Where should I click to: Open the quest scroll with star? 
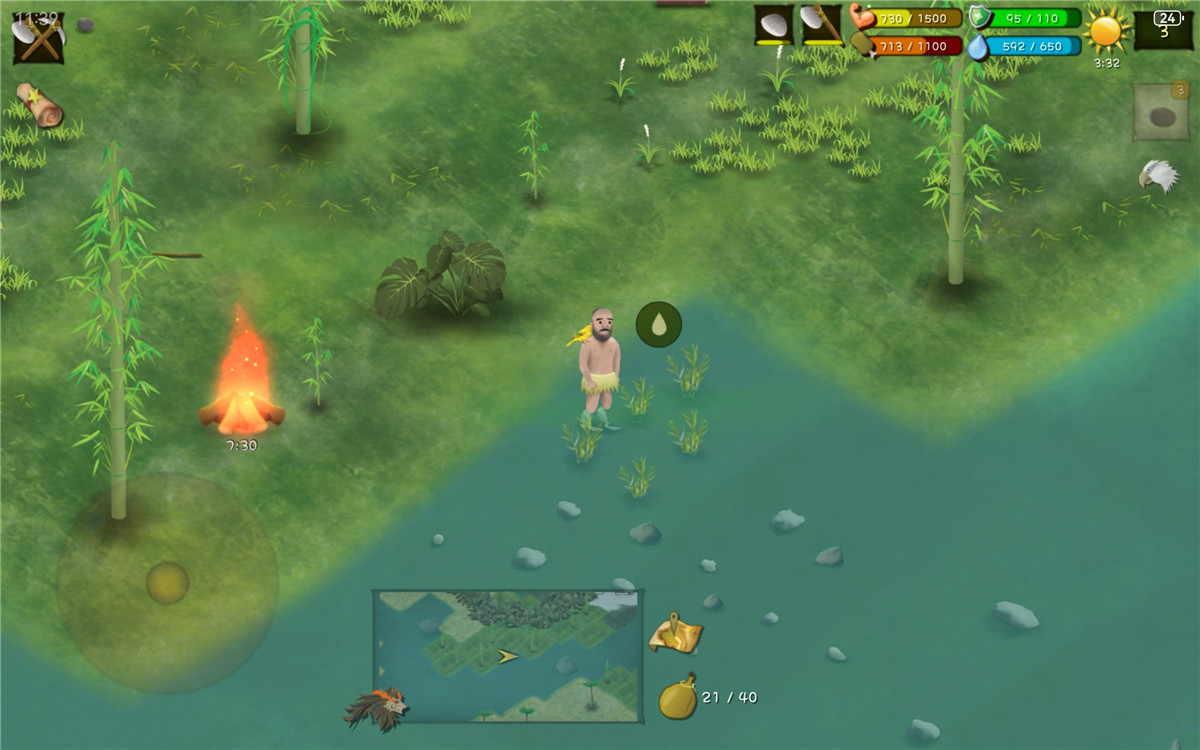coord(39,105)
